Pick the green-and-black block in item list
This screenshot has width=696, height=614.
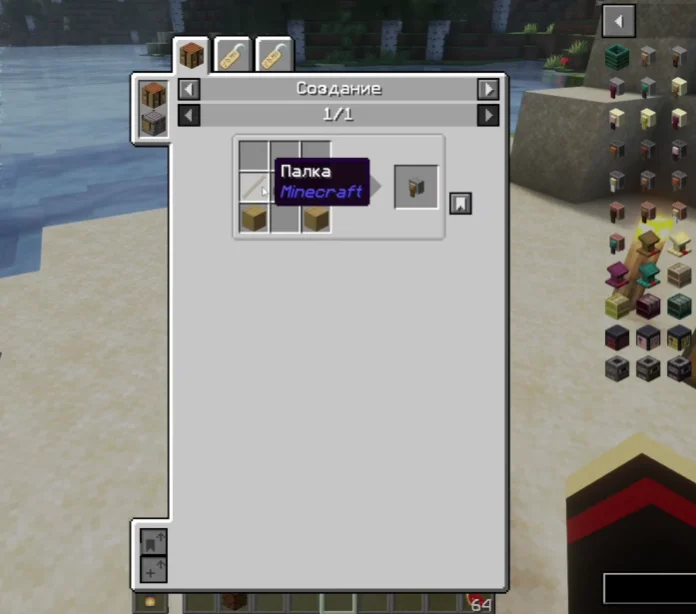pos(617,57)
